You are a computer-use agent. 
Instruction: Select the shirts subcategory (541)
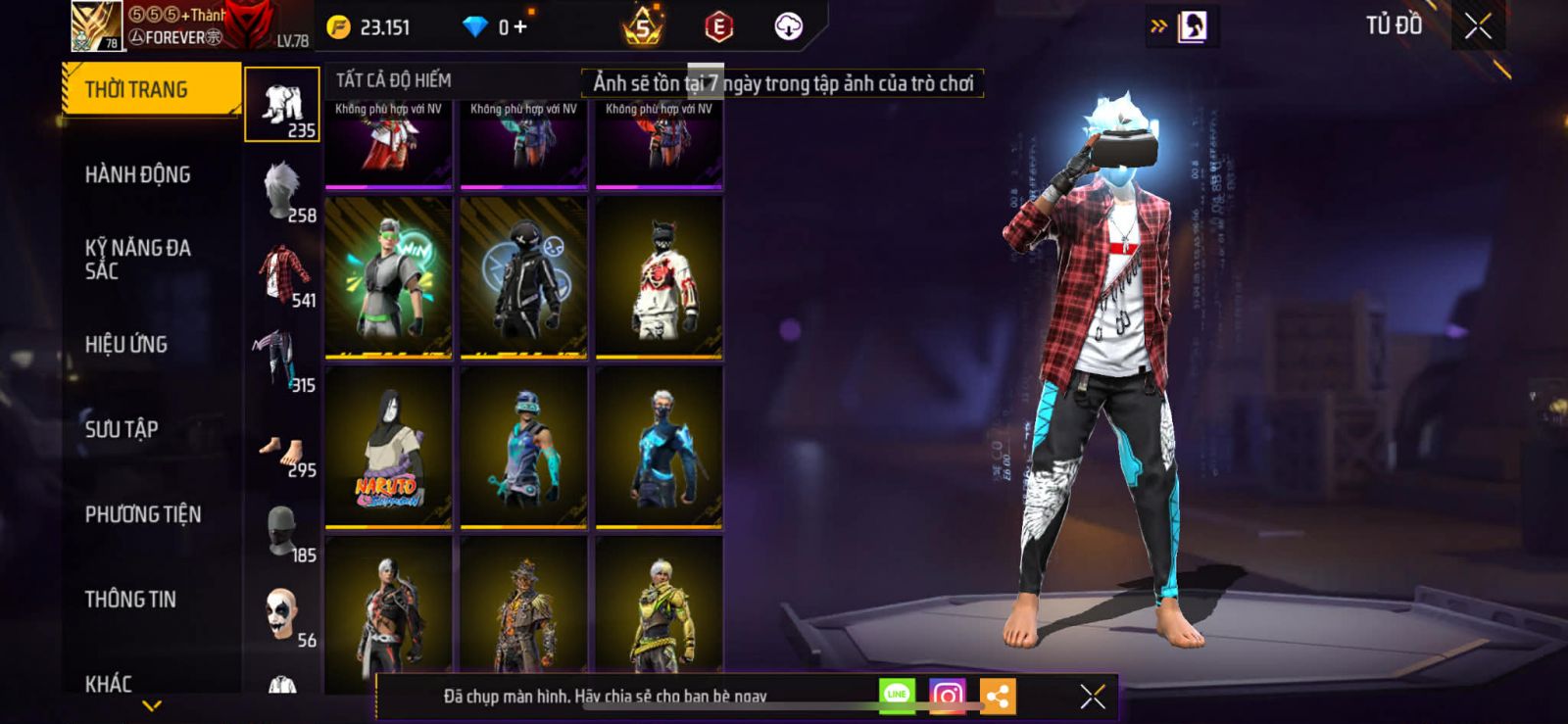pyautogui.click(x=282, y=275)
